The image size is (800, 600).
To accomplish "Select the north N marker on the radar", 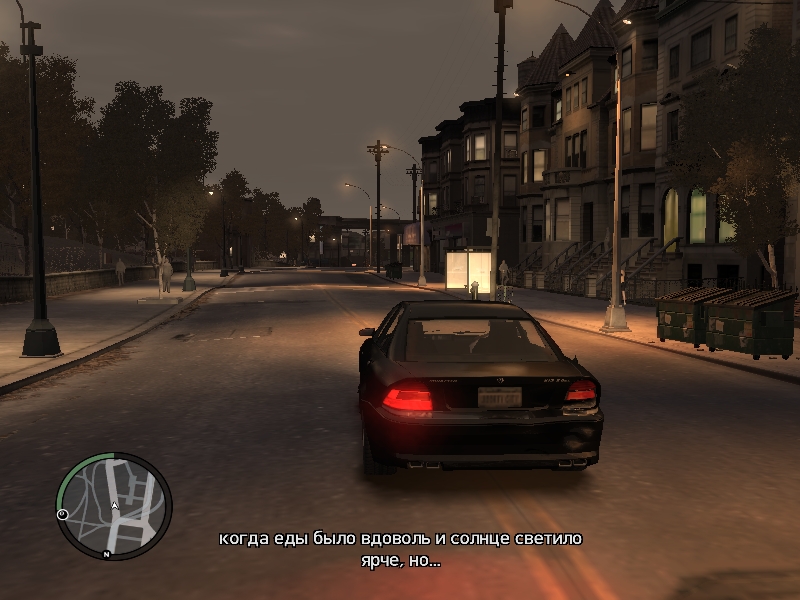I will coord(106,553).
